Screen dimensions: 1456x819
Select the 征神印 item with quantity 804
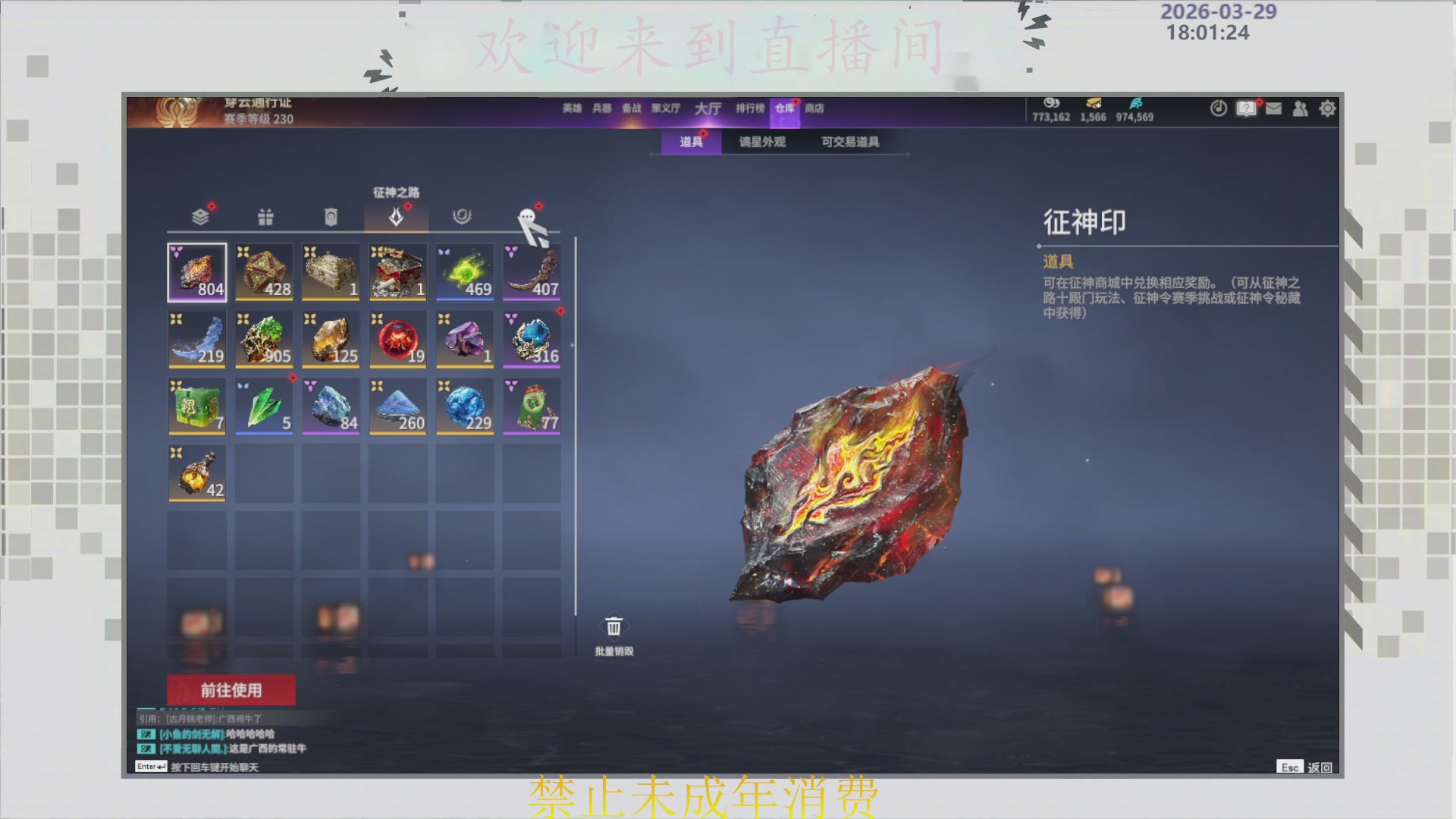pos(196,272)
